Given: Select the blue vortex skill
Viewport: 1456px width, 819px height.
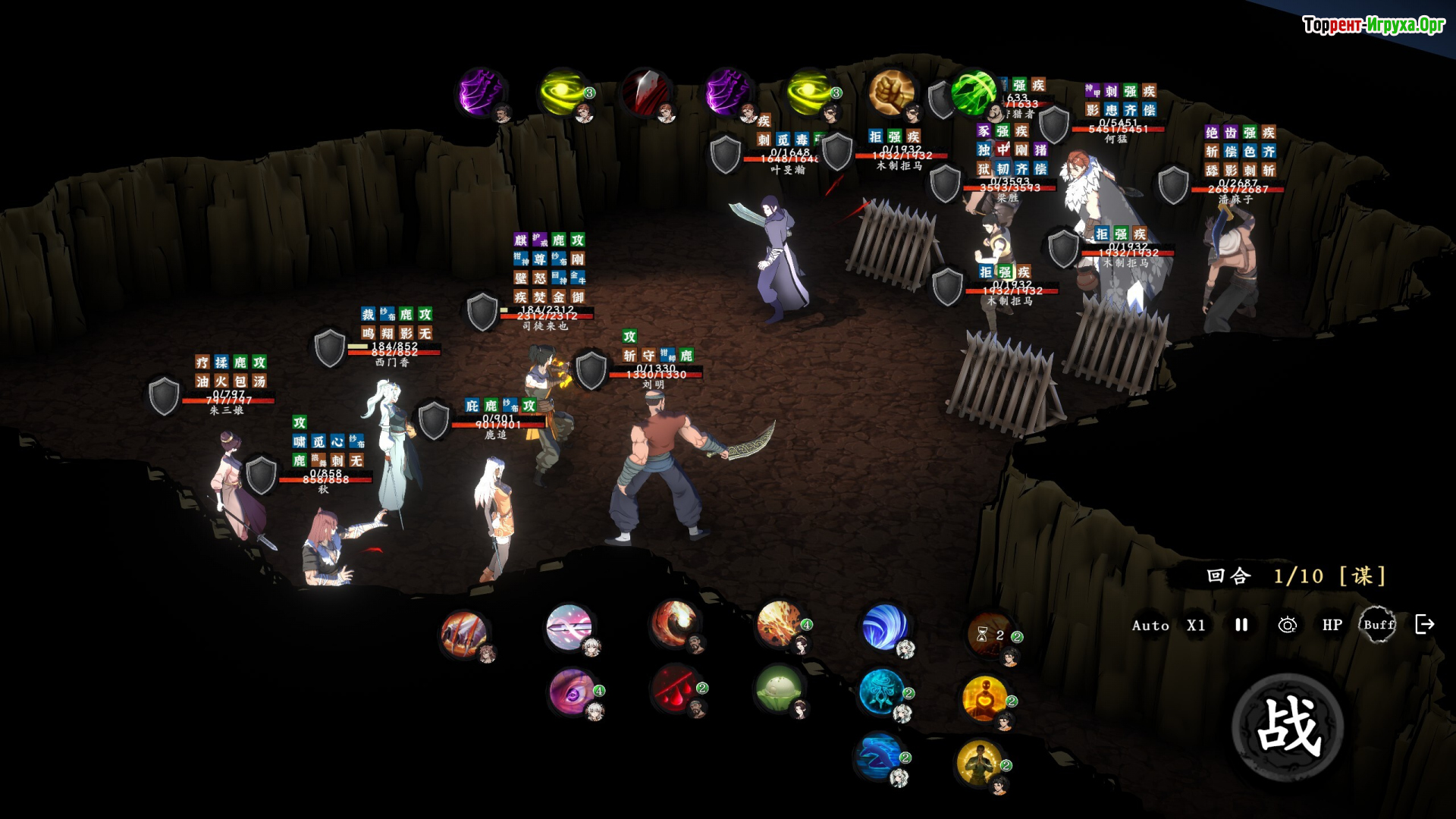Looking at the screenshot, I should point(884,627).
